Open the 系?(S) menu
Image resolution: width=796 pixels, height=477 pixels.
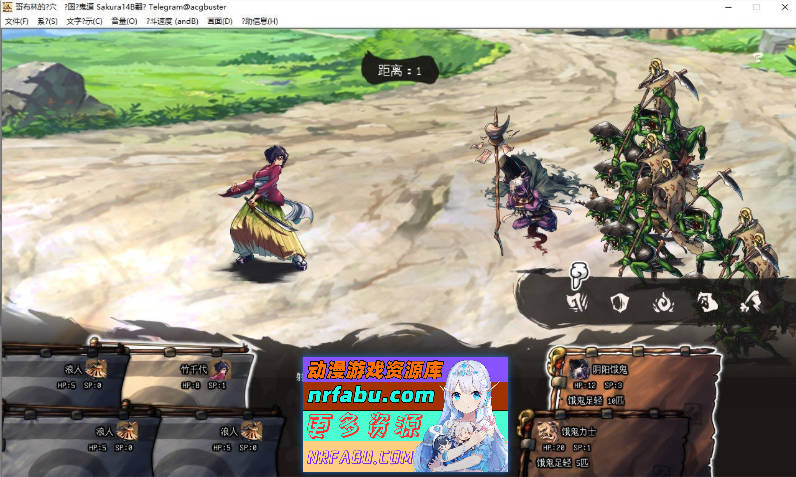point(48,21)
